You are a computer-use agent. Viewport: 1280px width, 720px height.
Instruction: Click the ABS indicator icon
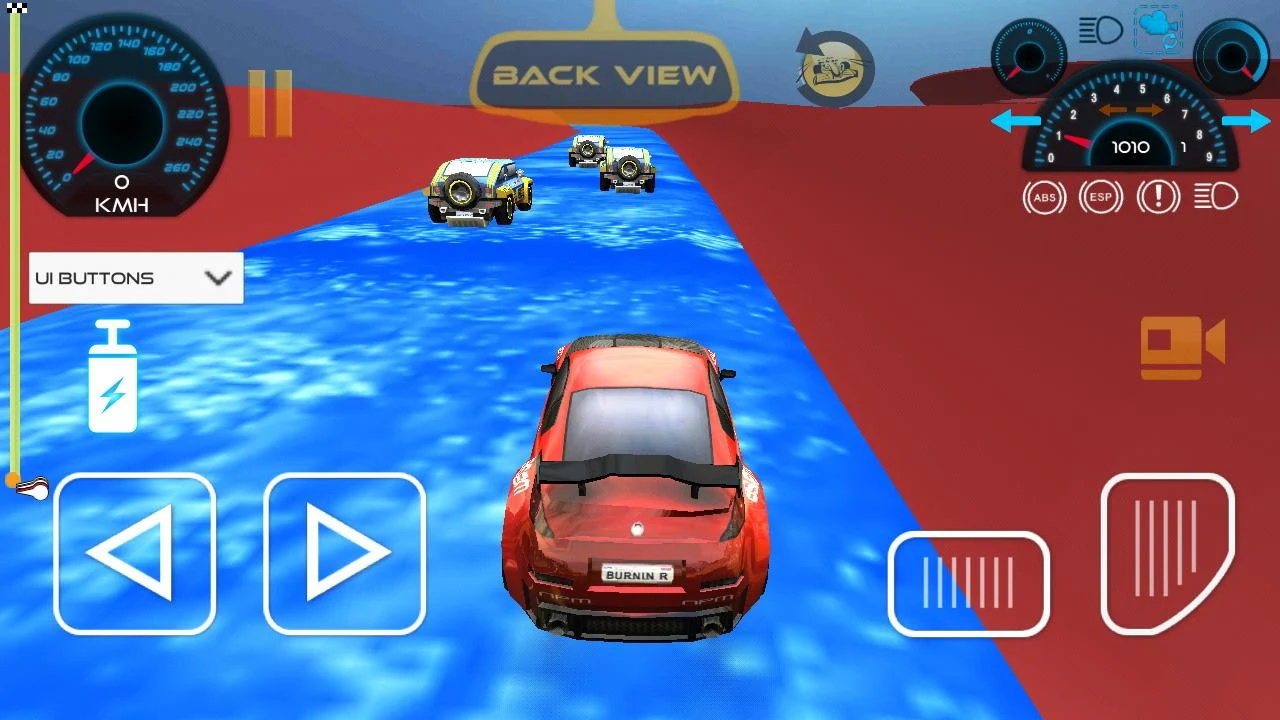pyautogui.click(x=1044, y=197)
